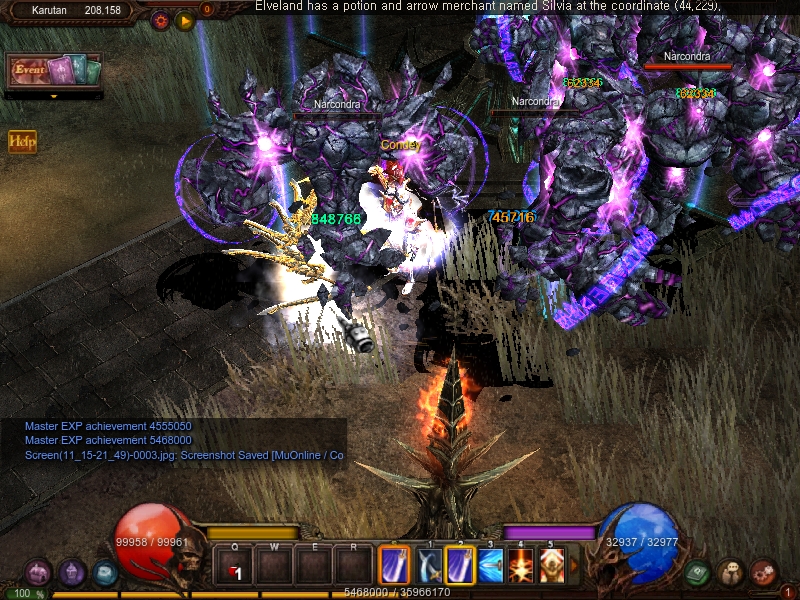
Task: Activate the fiery burst skill in slot 4
Action: pos(520,567)
